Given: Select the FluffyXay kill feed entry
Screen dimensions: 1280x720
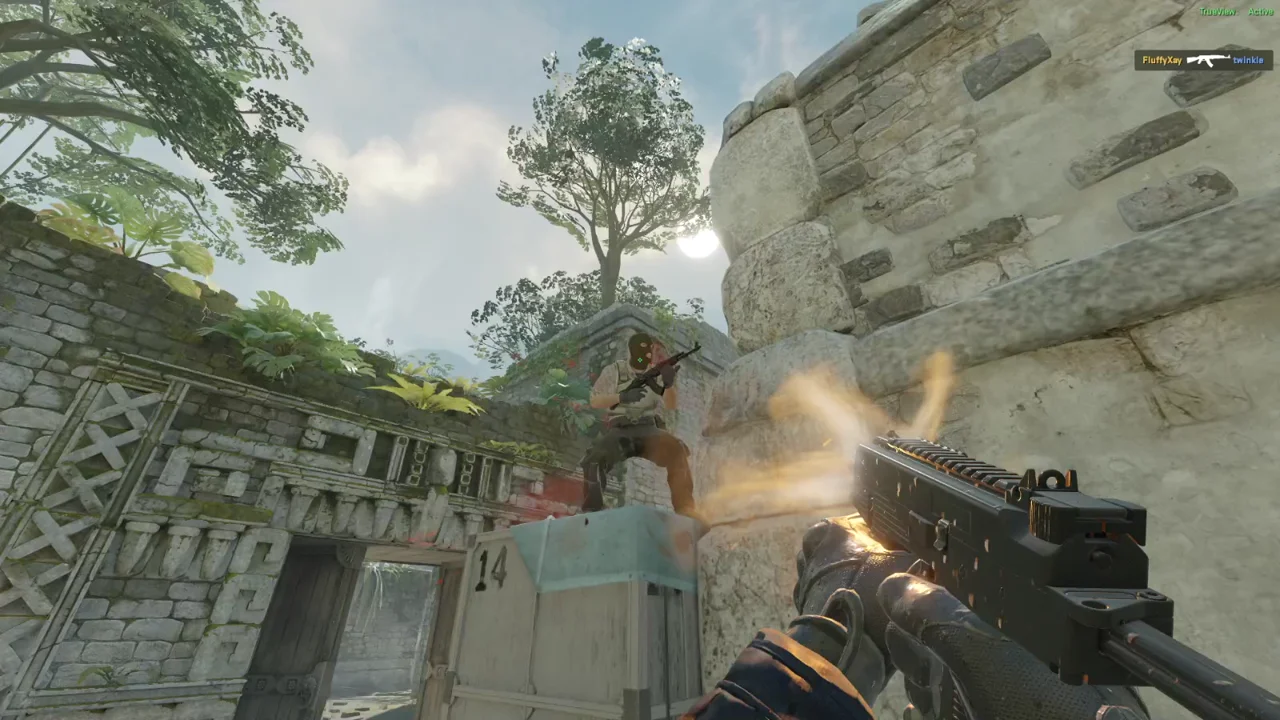Looking at the screenshot, I should click(1162, 60).
